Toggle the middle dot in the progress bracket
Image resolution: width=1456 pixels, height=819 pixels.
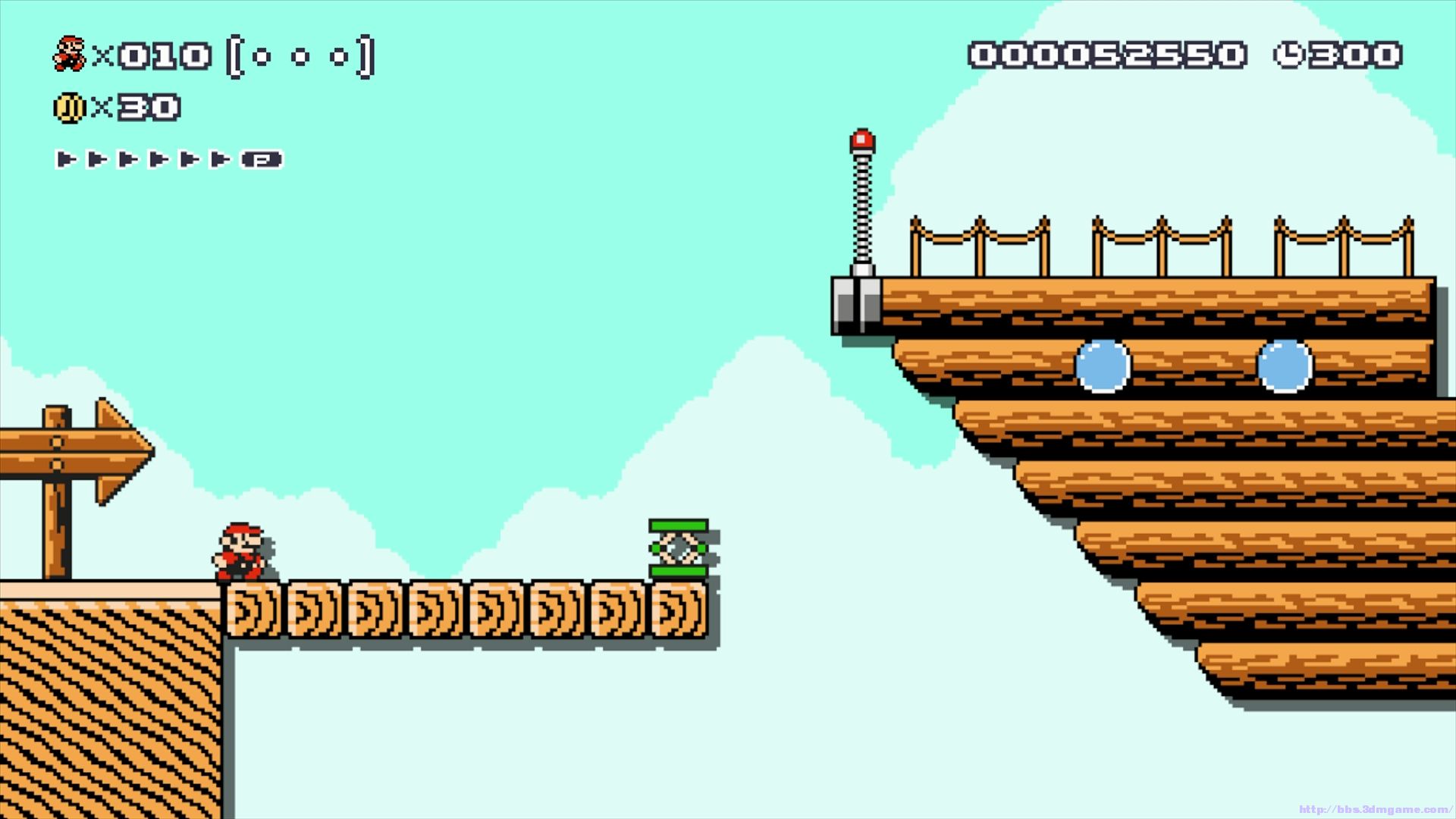[x=299, y=56]
